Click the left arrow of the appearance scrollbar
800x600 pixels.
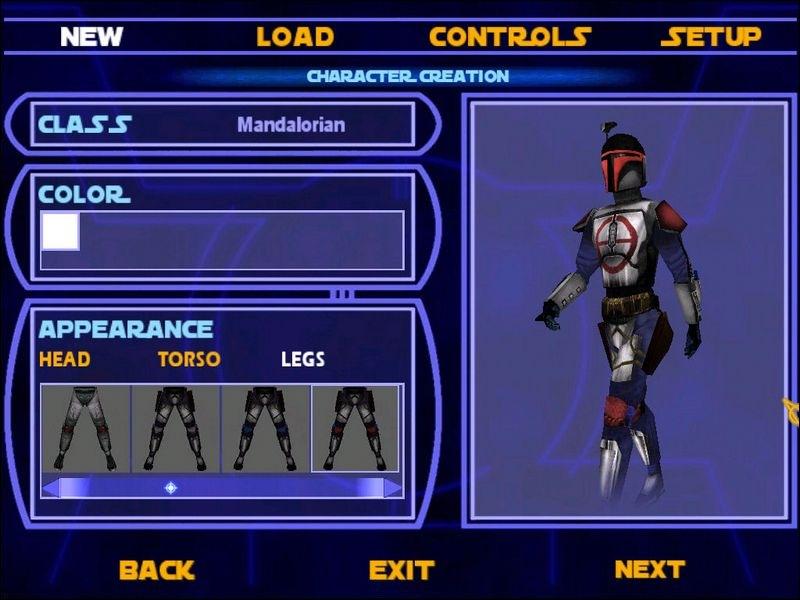point(50,487)
